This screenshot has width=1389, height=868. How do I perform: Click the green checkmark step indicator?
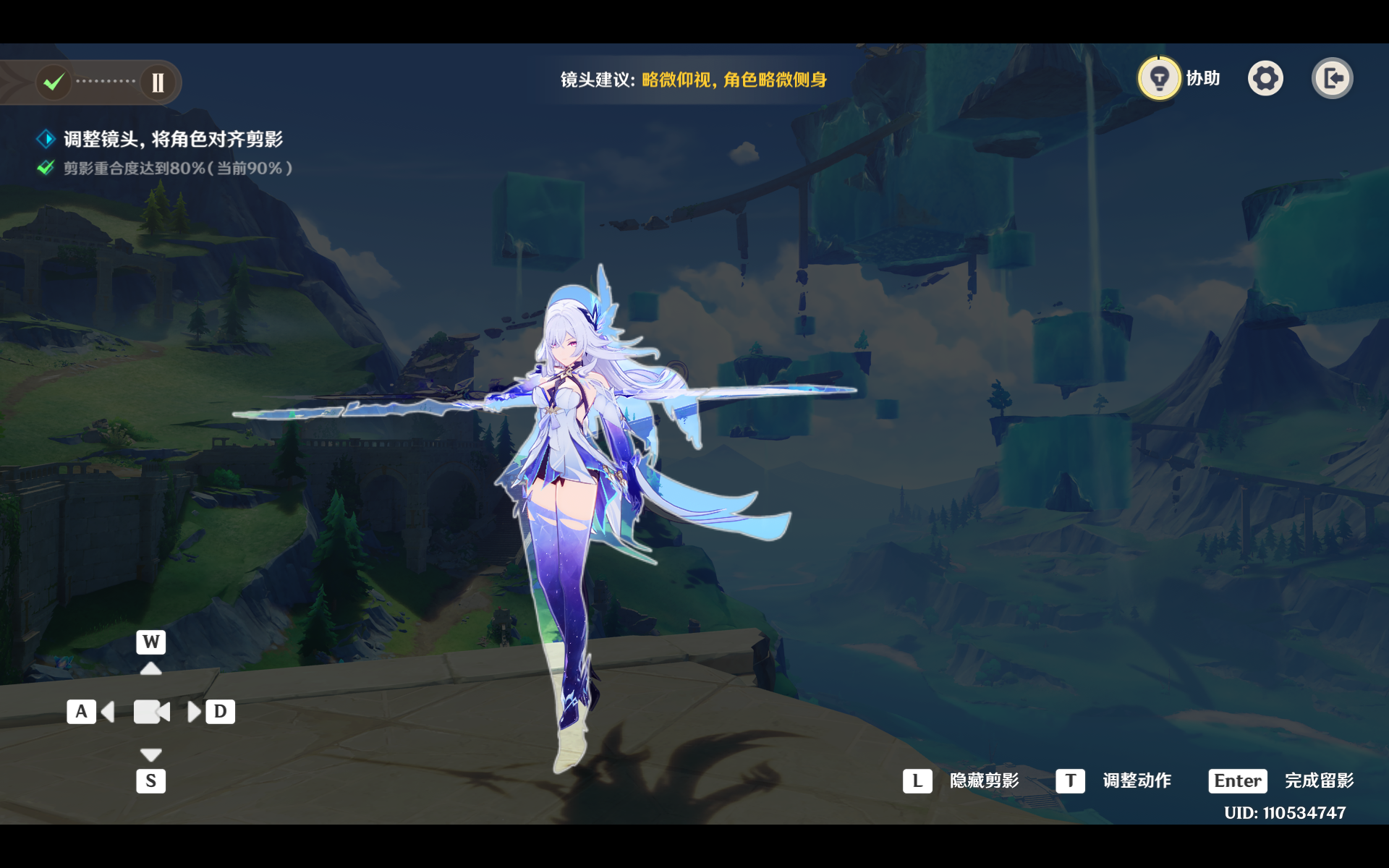(54, 82)
